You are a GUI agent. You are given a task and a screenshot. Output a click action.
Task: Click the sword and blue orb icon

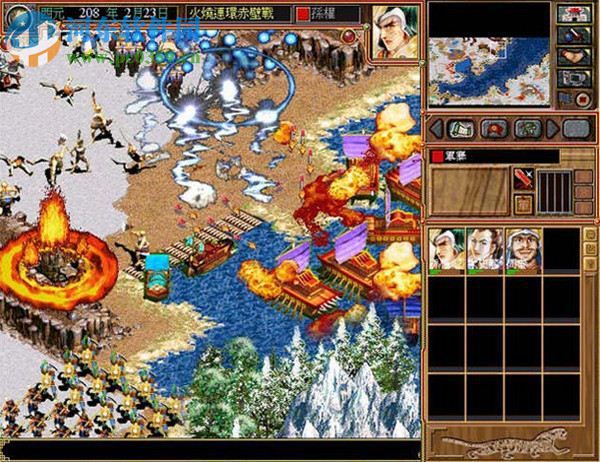click(x=573, y=35)
